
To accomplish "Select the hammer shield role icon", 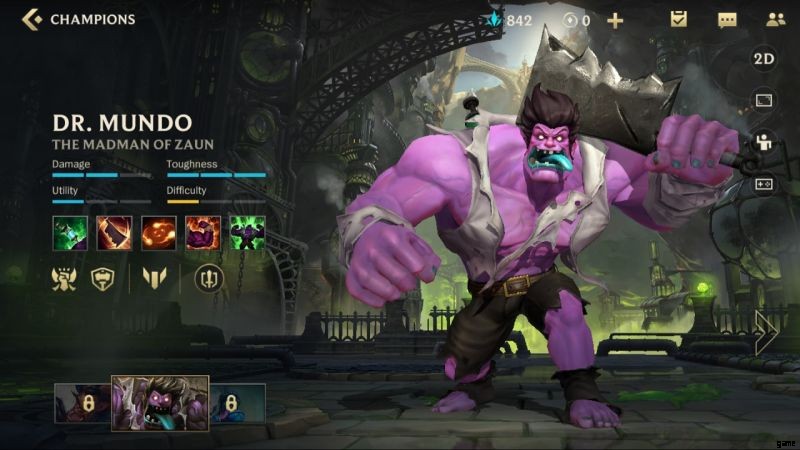I will (102, 279).
